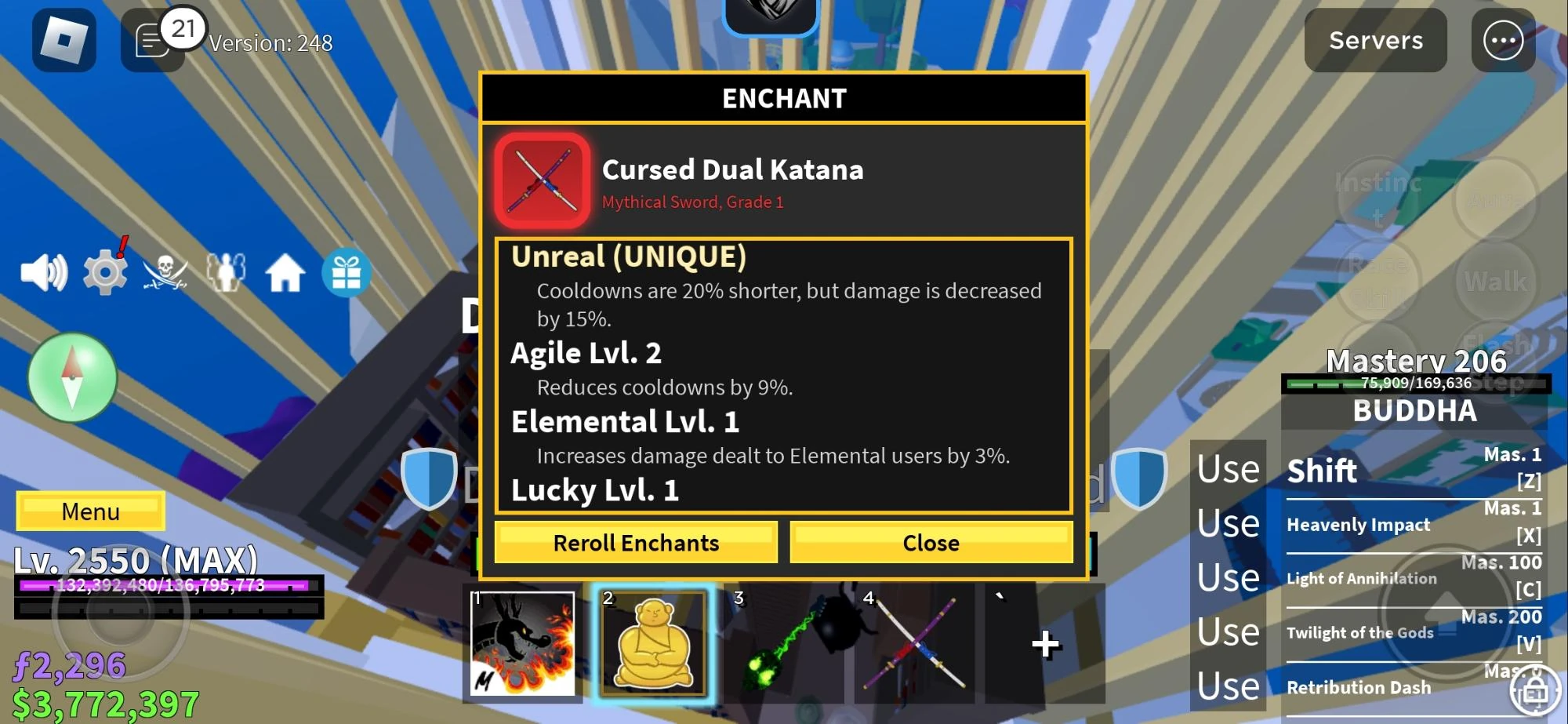Open the friends panel
The height and width of the screenshot is (724, 1568).
[226, 273]
